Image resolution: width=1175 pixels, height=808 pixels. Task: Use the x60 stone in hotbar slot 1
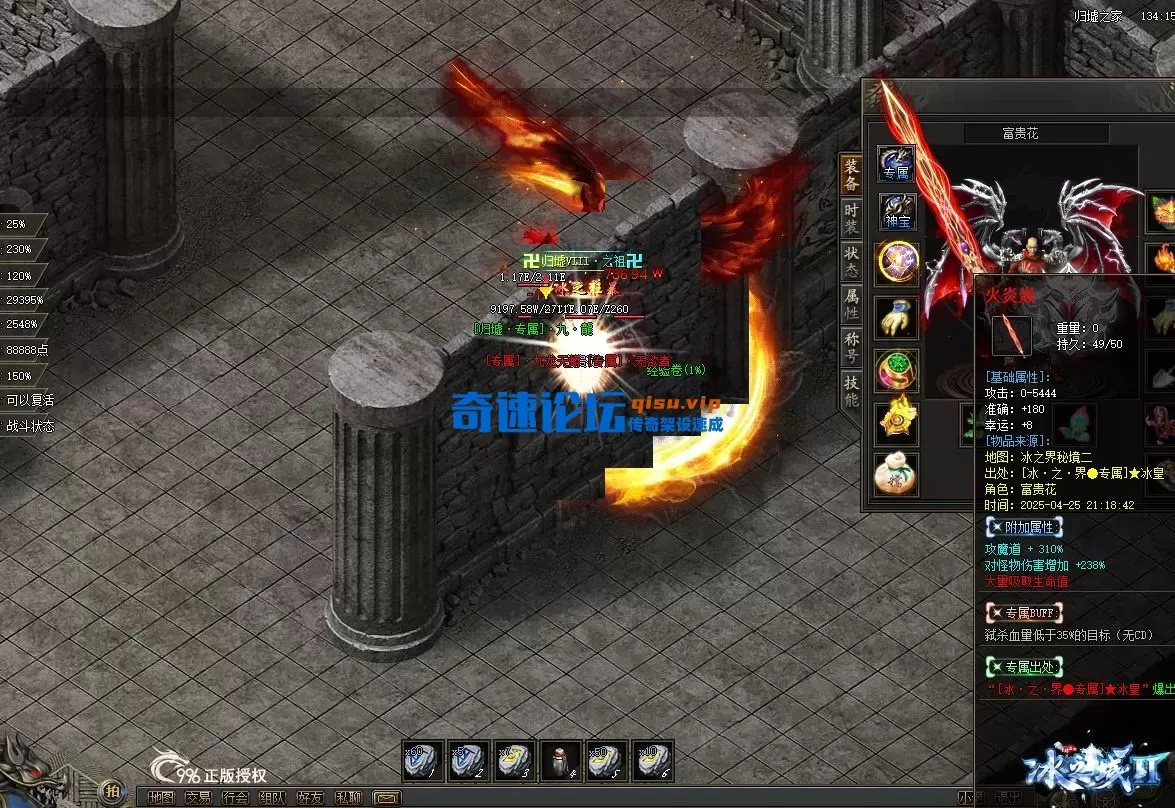click(422, 761)
